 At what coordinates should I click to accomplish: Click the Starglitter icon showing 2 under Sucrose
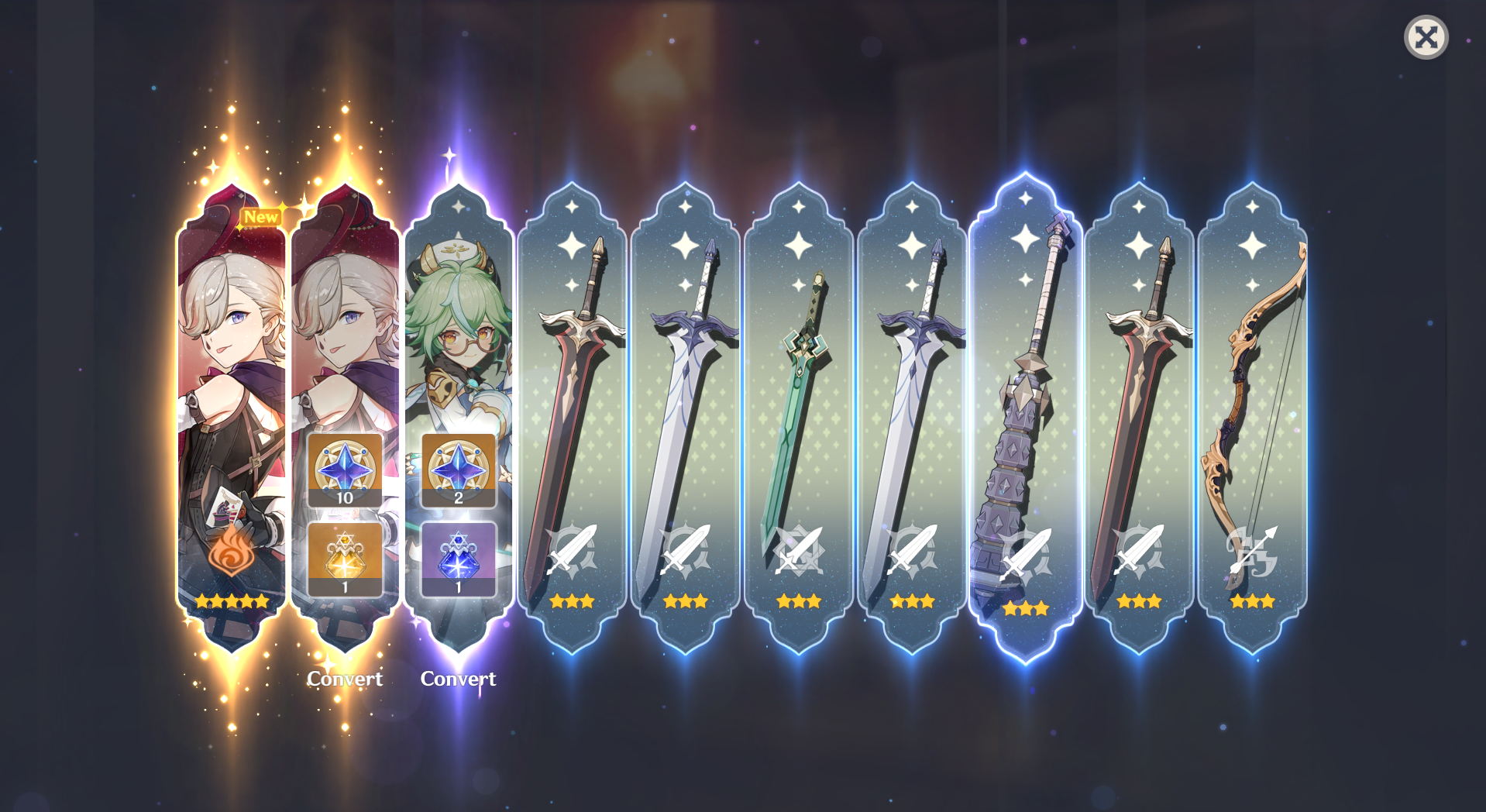(457, 469)
